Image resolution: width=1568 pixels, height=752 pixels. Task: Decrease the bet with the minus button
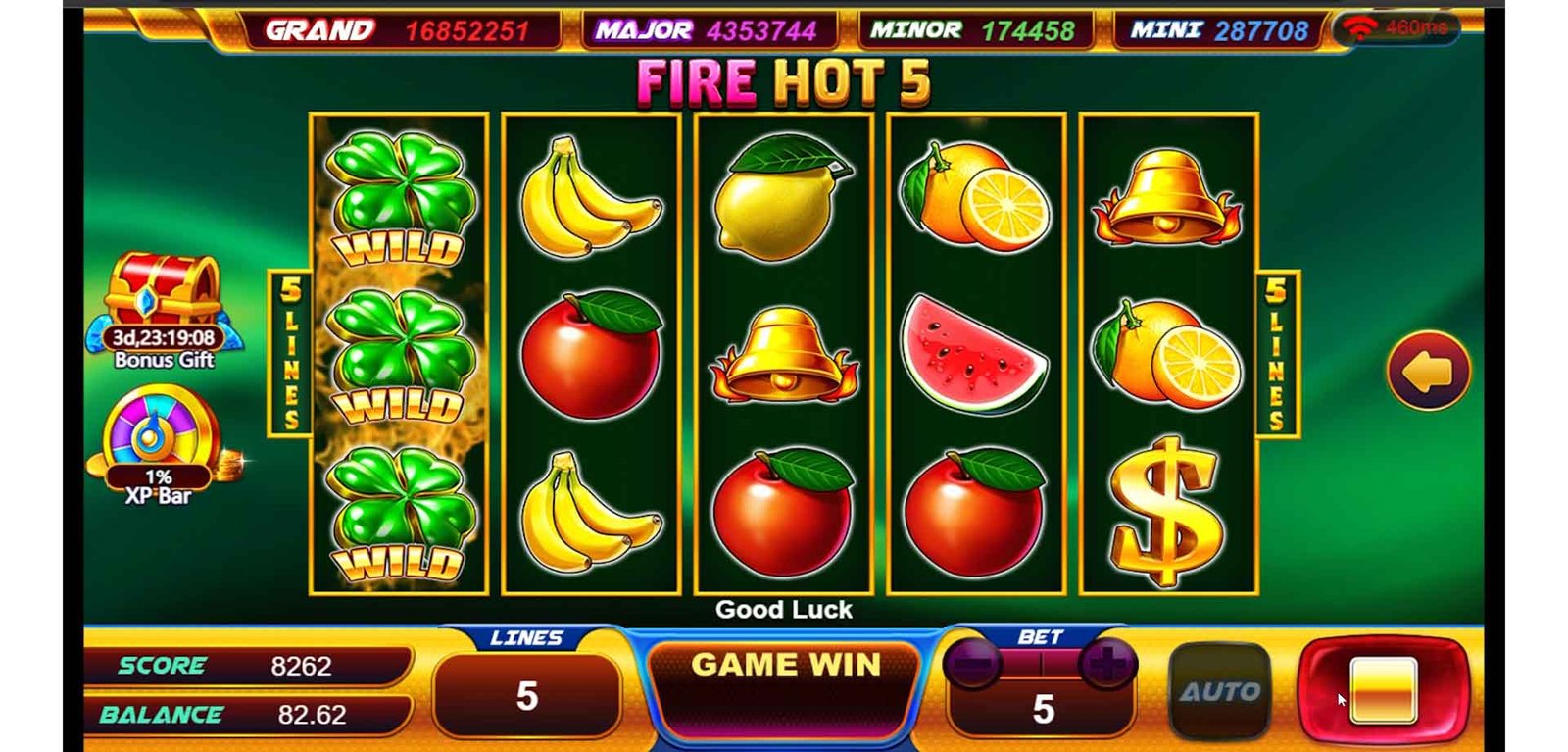tap(972, 665)
